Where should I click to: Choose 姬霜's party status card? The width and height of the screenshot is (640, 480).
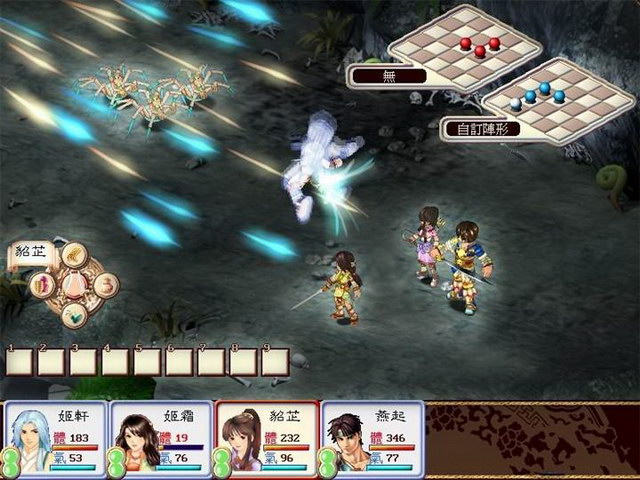pyautogui.click(x=159, y=439)
